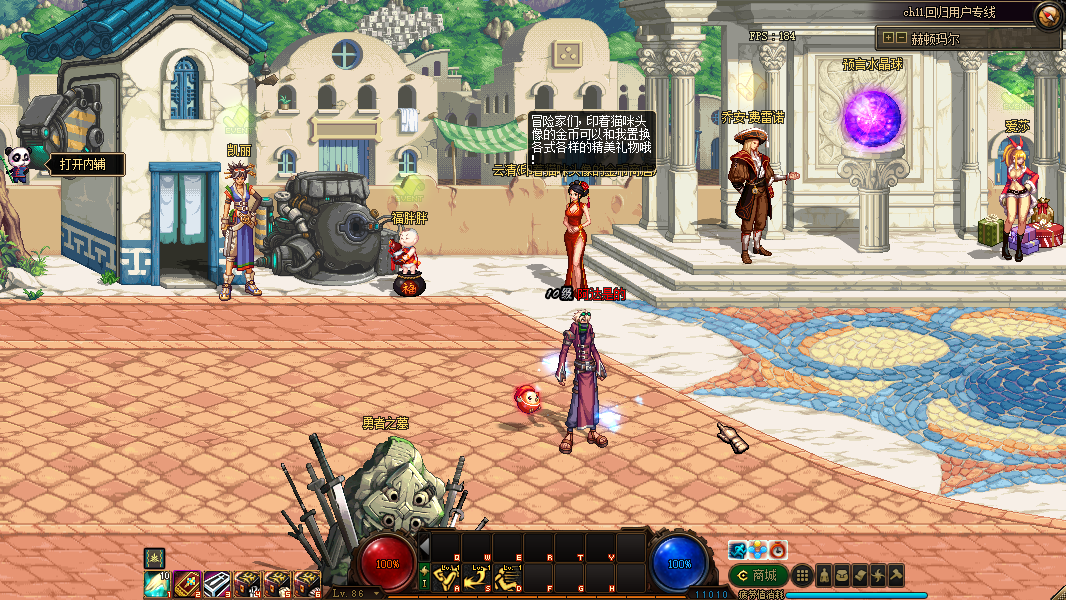This screenshot has height=600, width=1066.
Task: Open the compass map icon
Action: (x=1048, y=14)
